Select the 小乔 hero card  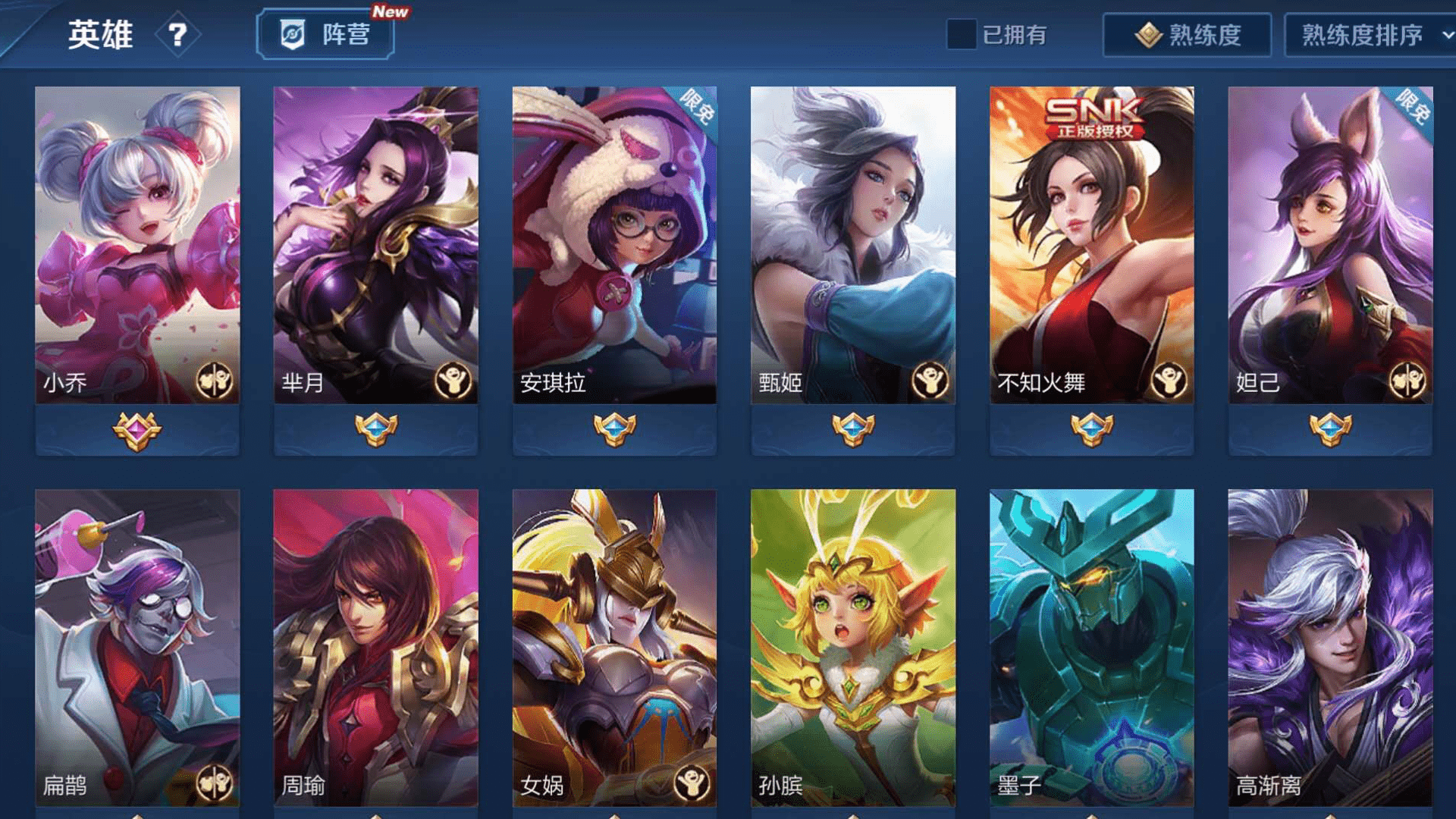tap(137, 244)
